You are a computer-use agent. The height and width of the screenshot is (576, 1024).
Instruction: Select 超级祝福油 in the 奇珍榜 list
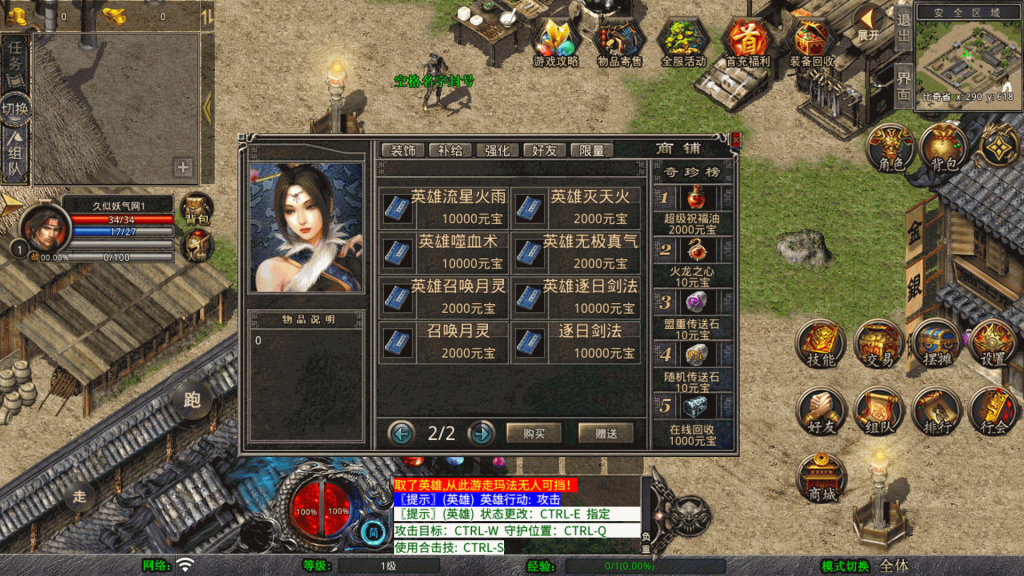(x=692, y=208)
